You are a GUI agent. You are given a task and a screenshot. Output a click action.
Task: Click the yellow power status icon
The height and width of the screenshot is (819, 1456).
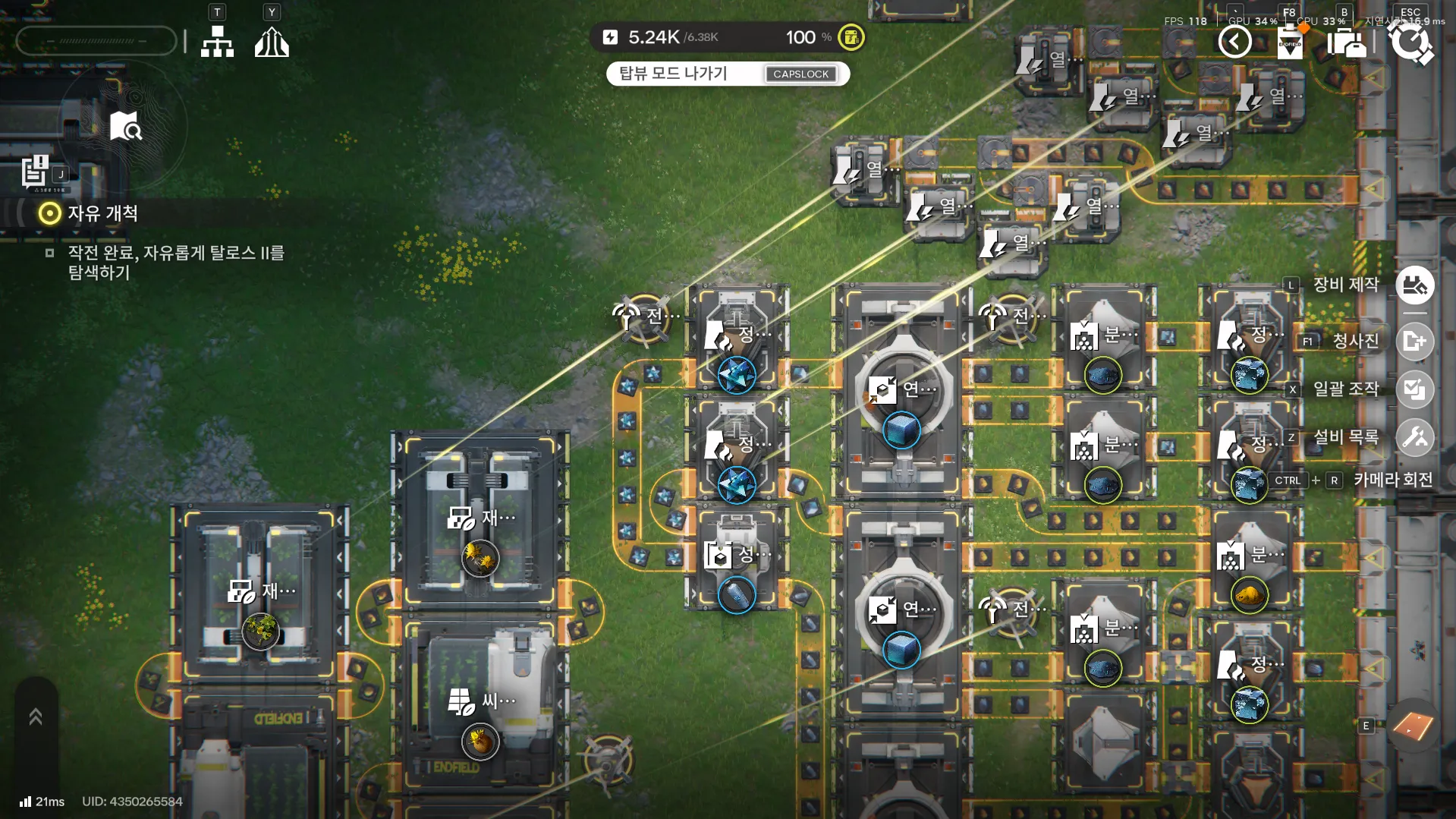(851, 37)
